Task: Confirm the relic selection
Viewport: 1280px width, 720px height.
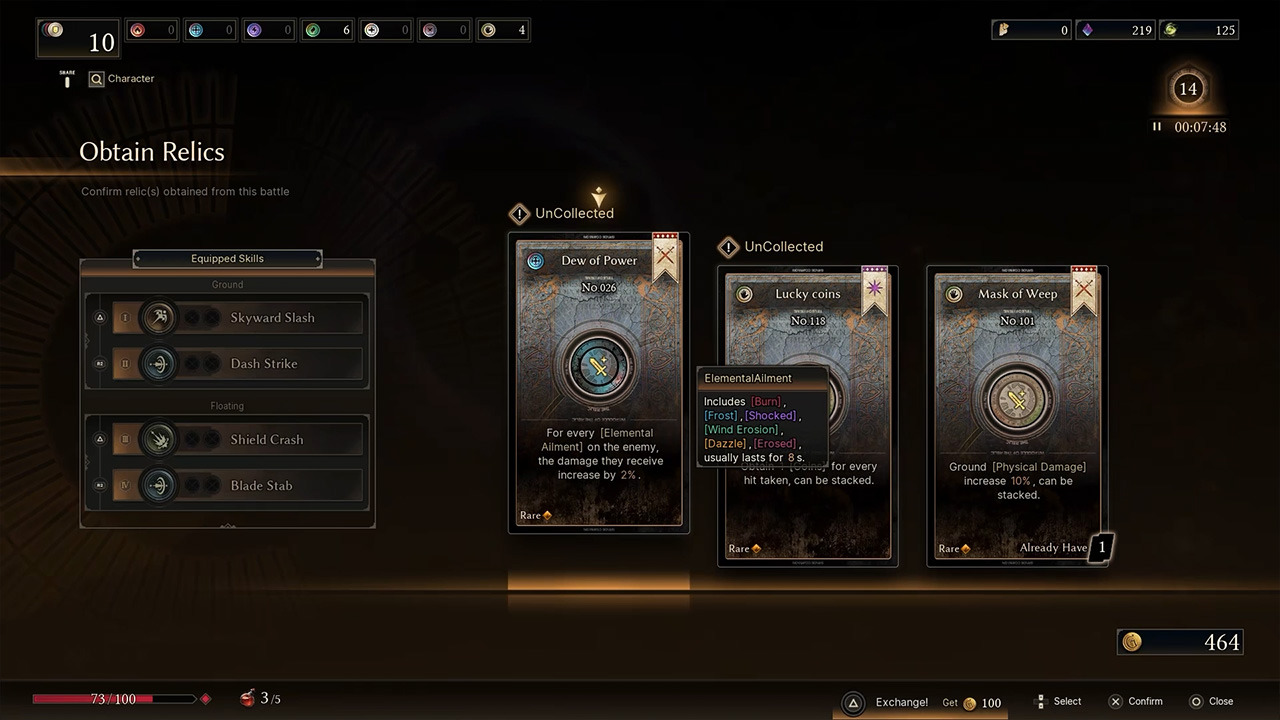Action: click(1136, 702)
